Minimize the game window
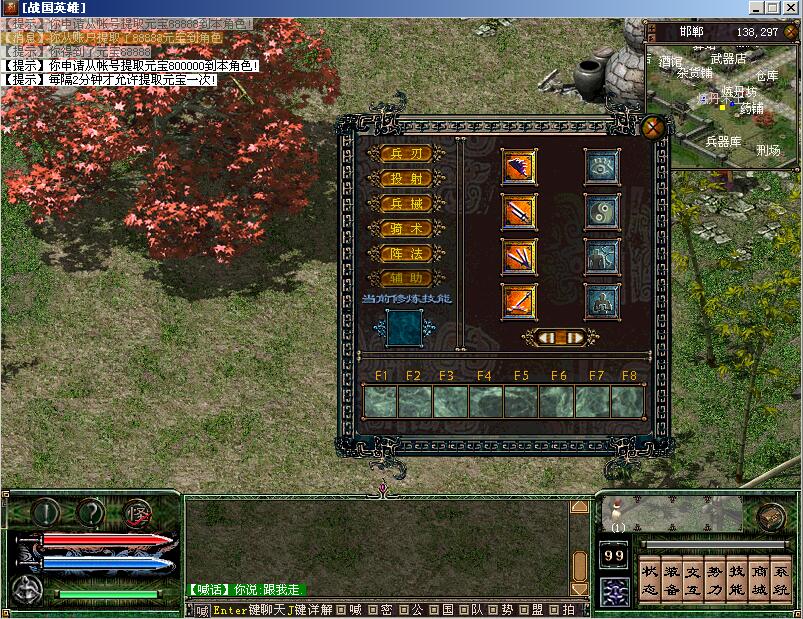The width and height of the screenshot is (803, 619). pos(755,8)
